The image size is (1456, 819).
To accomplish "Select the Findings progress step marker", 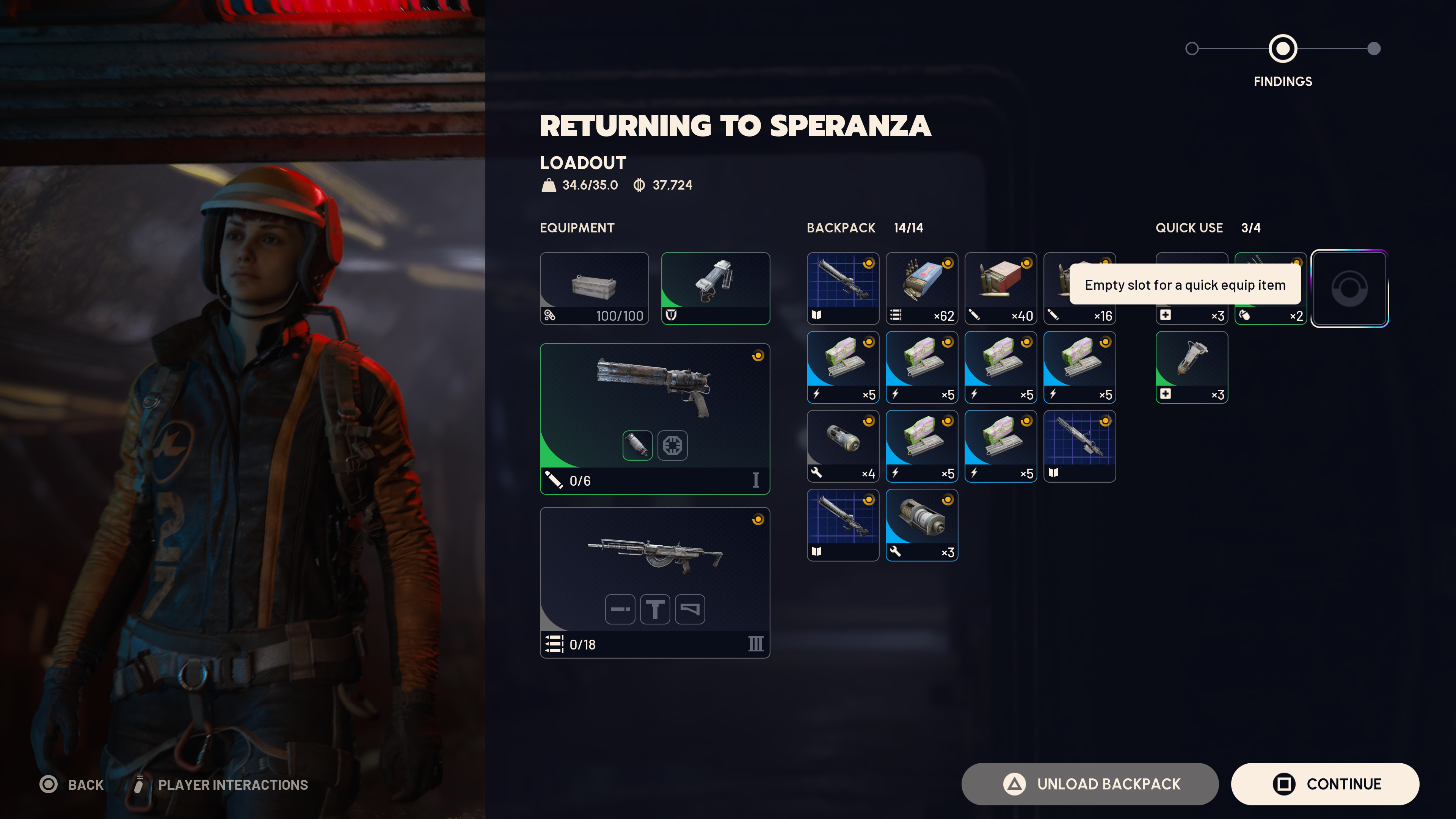I will [x=1282, y=49].
